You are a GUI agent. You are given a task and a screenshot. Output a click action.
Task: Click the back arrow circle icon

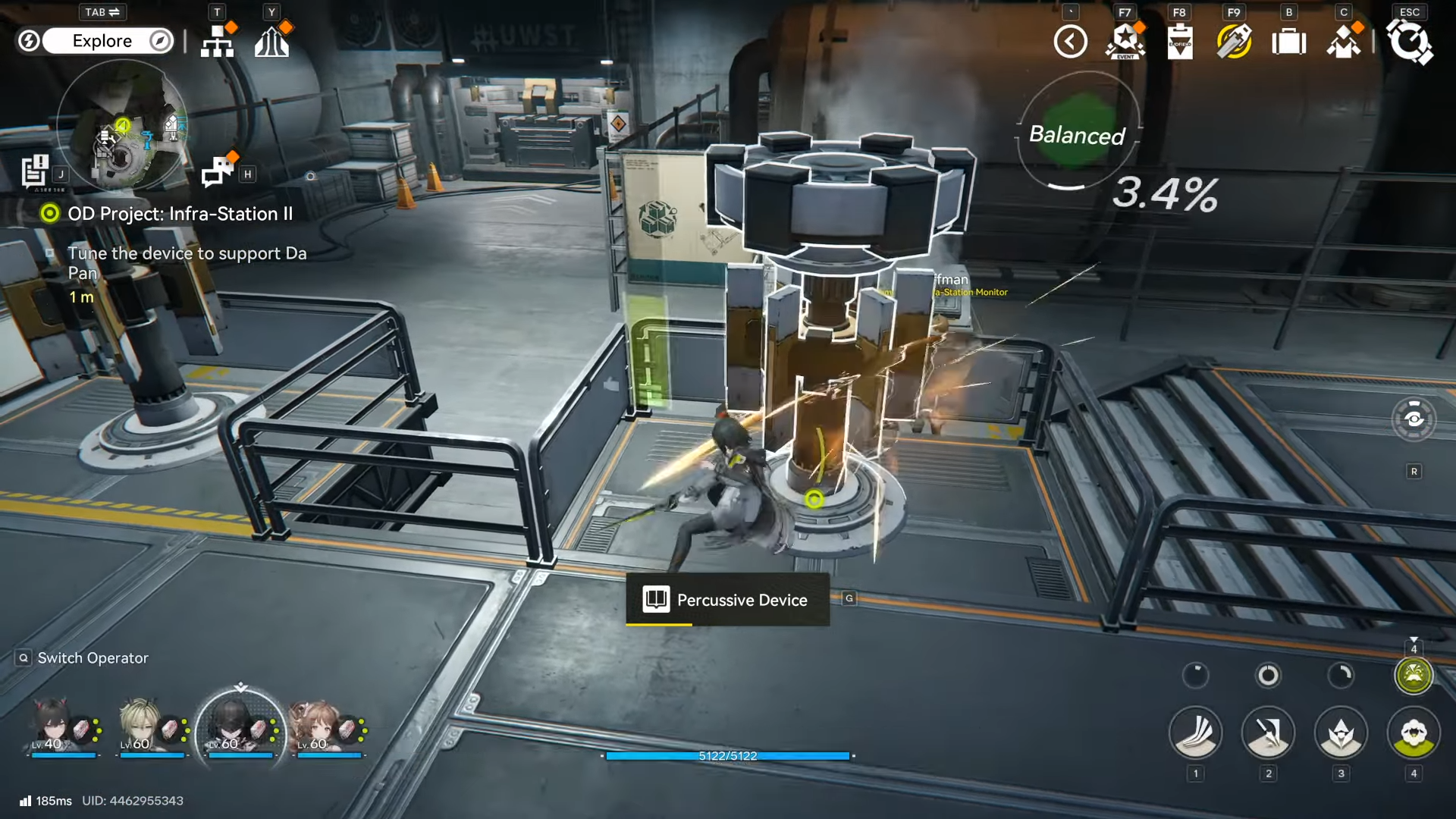pyautogui.click(x=1070, y=42)
